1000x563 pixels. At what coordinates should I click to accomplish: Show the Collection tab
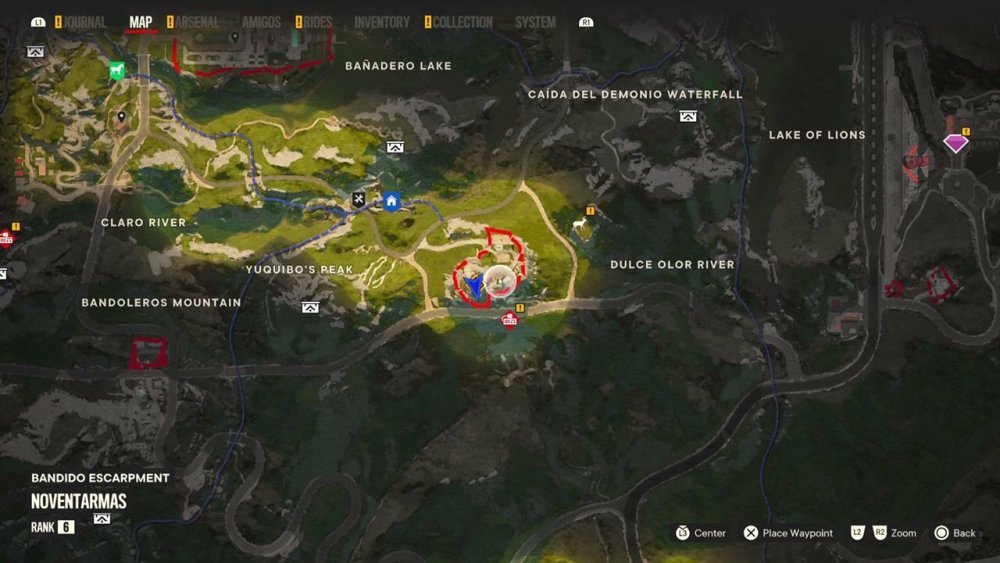point(463,22)
